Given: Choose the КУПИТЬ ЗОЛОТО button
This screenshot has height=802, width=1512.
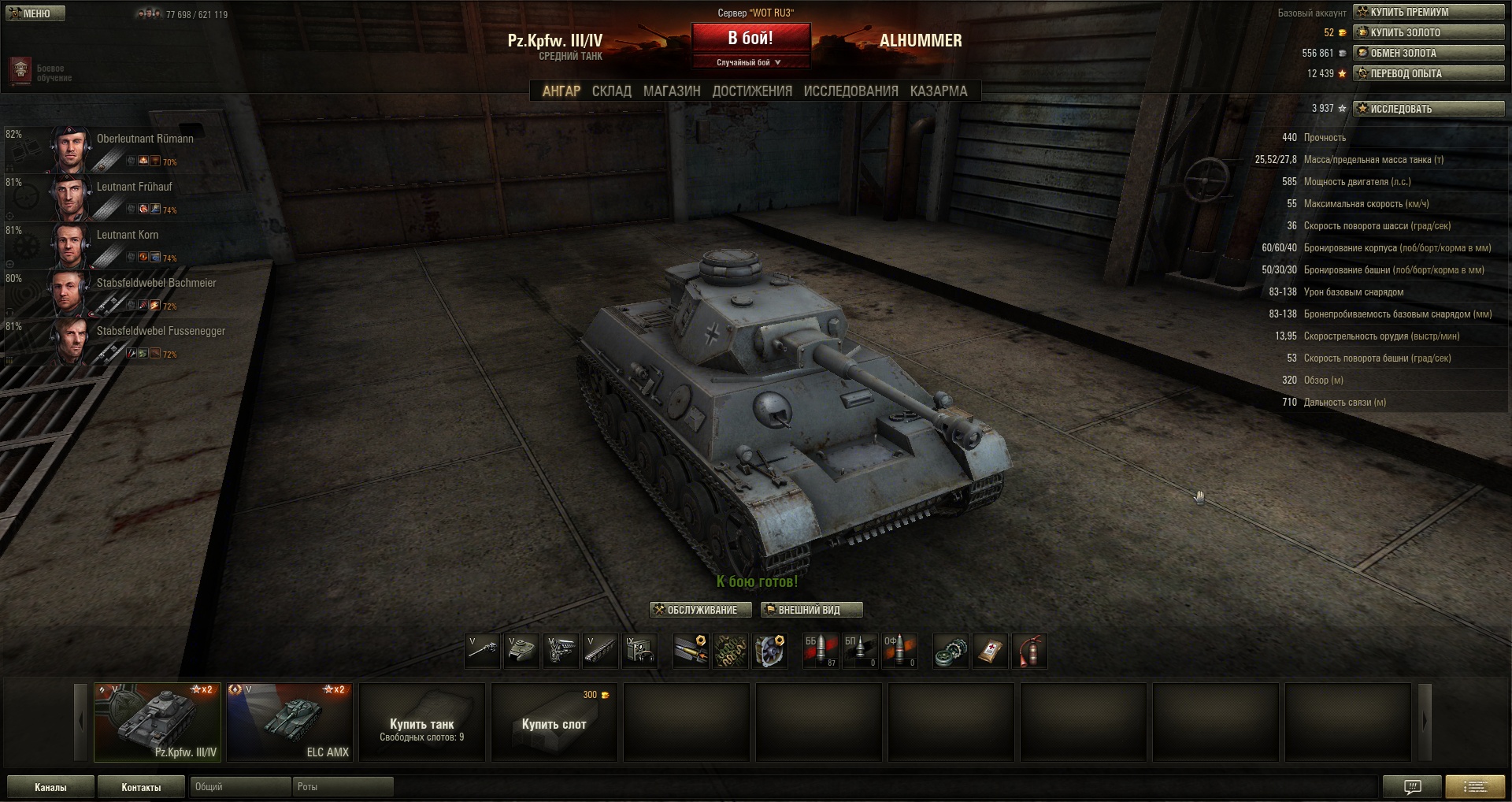Looking at the screenshot, I should (x=1428, y=32).
